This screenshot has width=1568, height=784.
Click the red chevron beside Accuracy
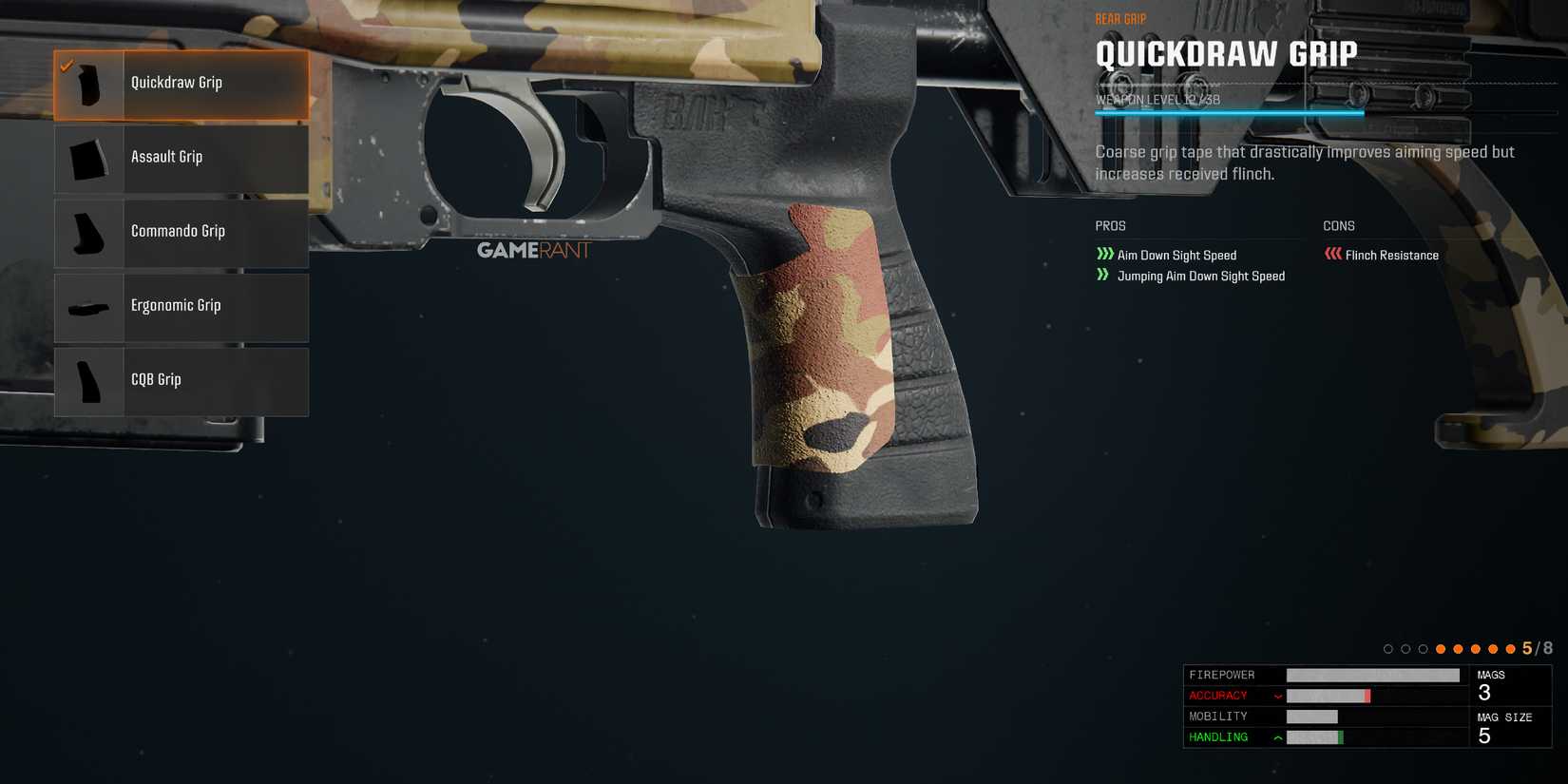point(1277,695)
